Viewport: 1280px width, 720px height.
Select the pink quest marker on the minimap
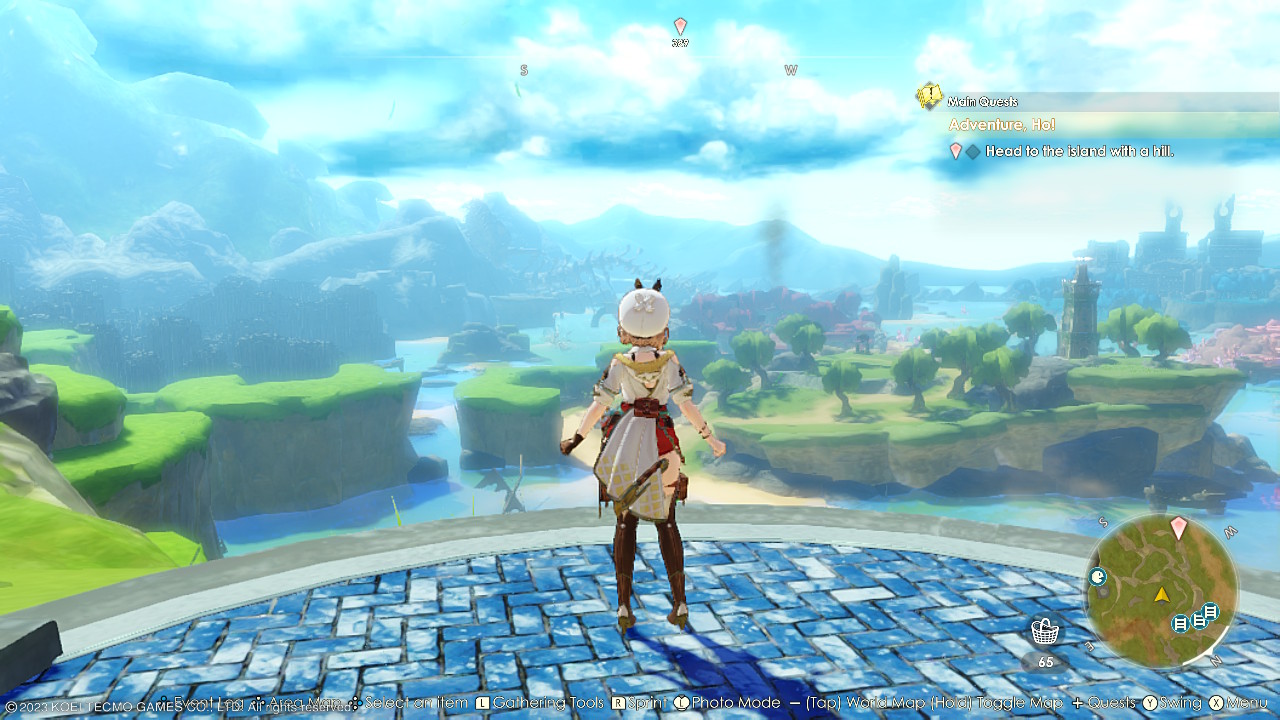1178,527
